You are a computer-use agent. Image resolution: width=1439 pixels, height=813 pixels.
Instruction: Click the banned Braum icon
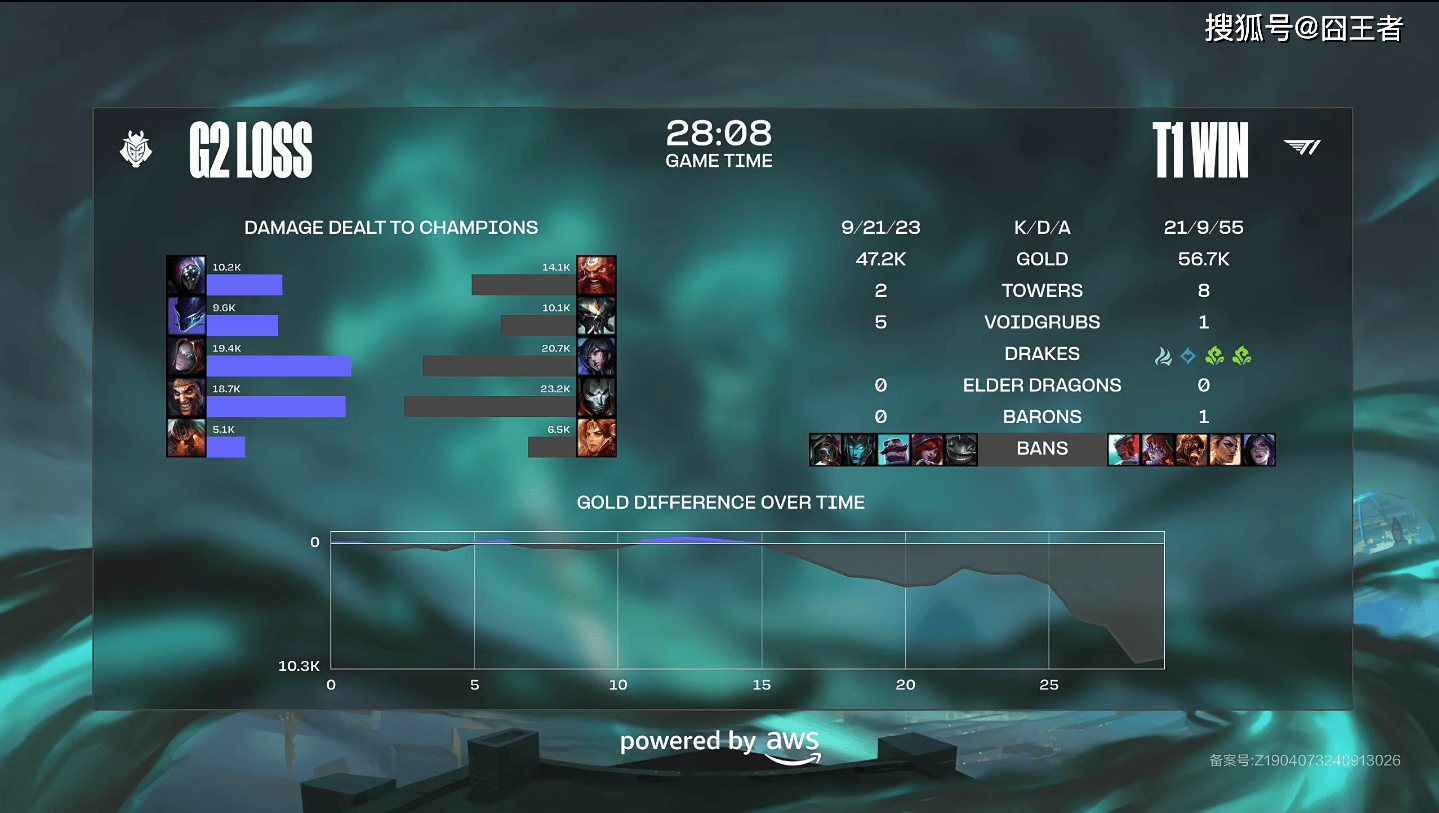pyautogui.click(x=893, y=450)
